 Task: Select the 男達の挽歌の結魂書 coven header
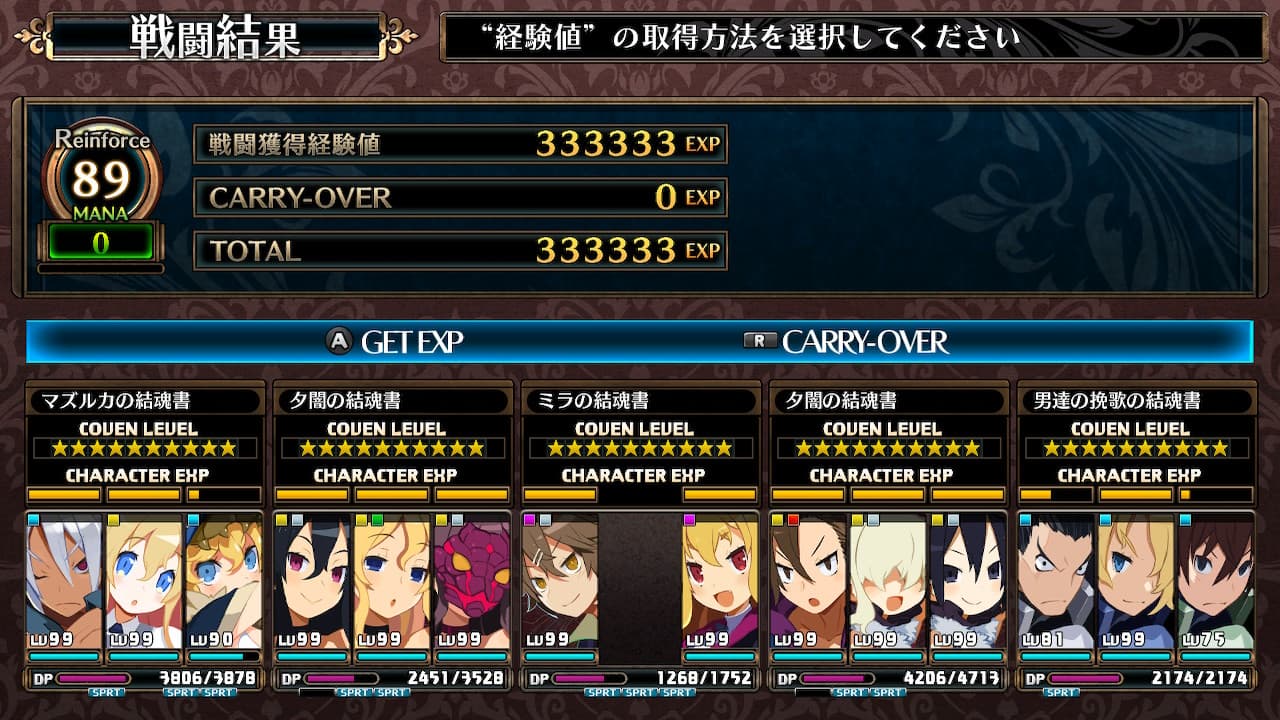click(x=1135, y=401)
